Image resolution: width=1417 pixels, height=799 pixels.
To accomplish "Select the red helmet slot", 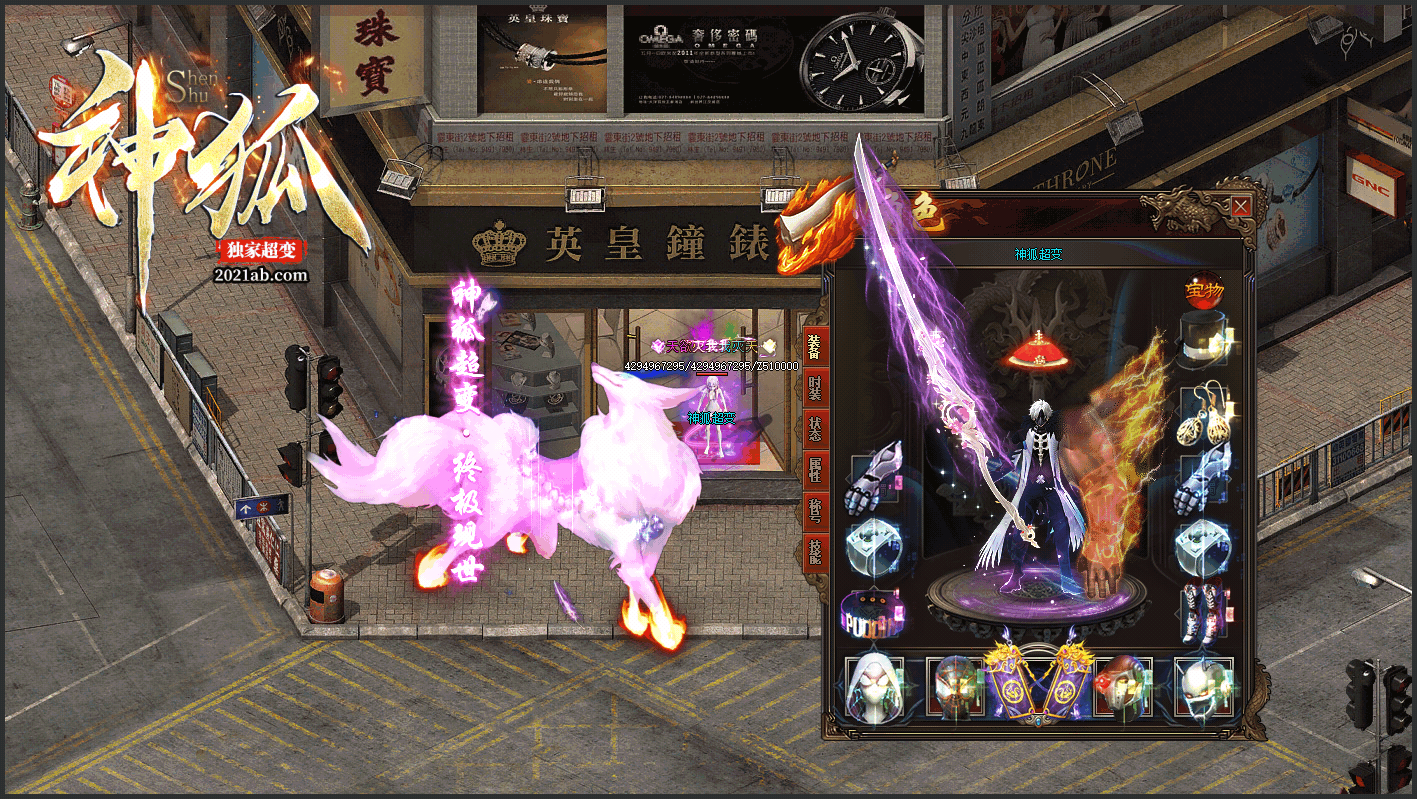I will pos(1122,687).
